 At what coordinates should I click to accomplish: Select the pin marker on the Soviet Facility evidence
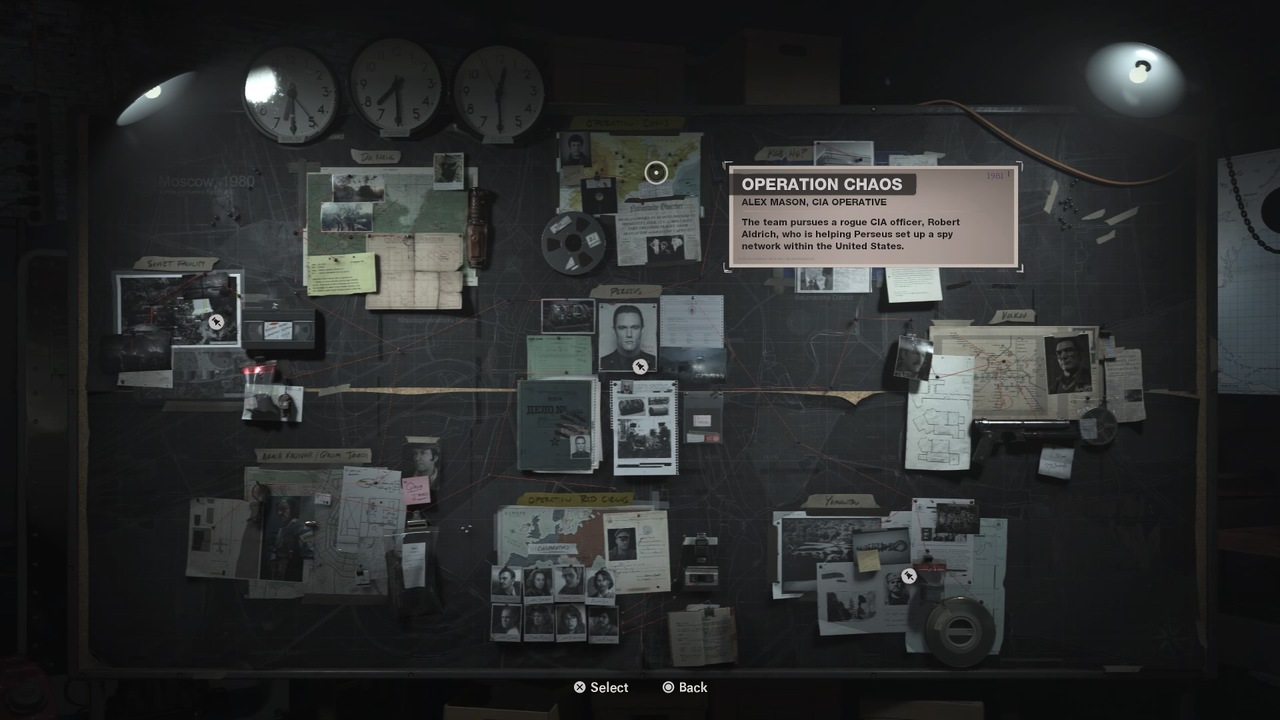click(216, 322)
